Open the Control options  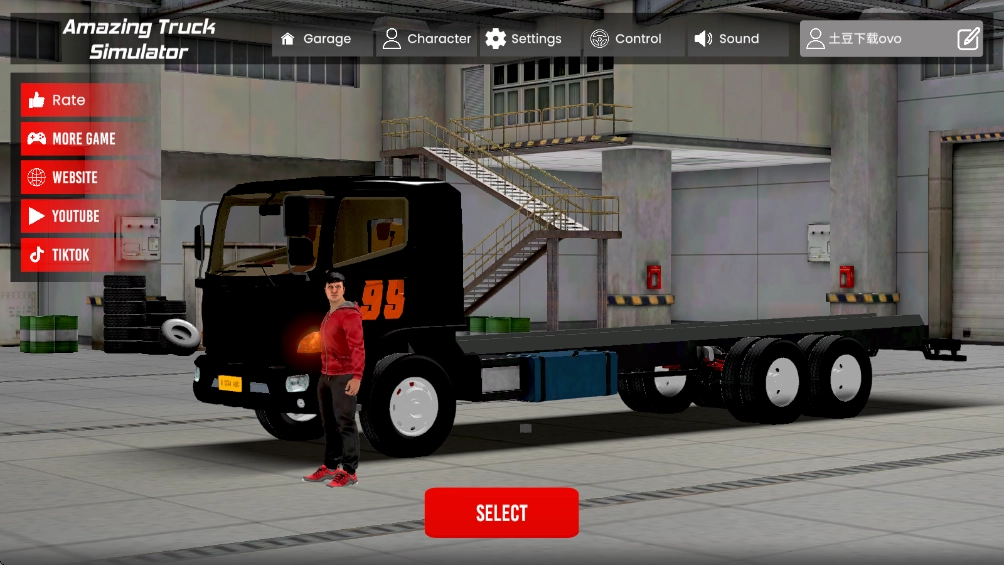[x=626, y=39]
